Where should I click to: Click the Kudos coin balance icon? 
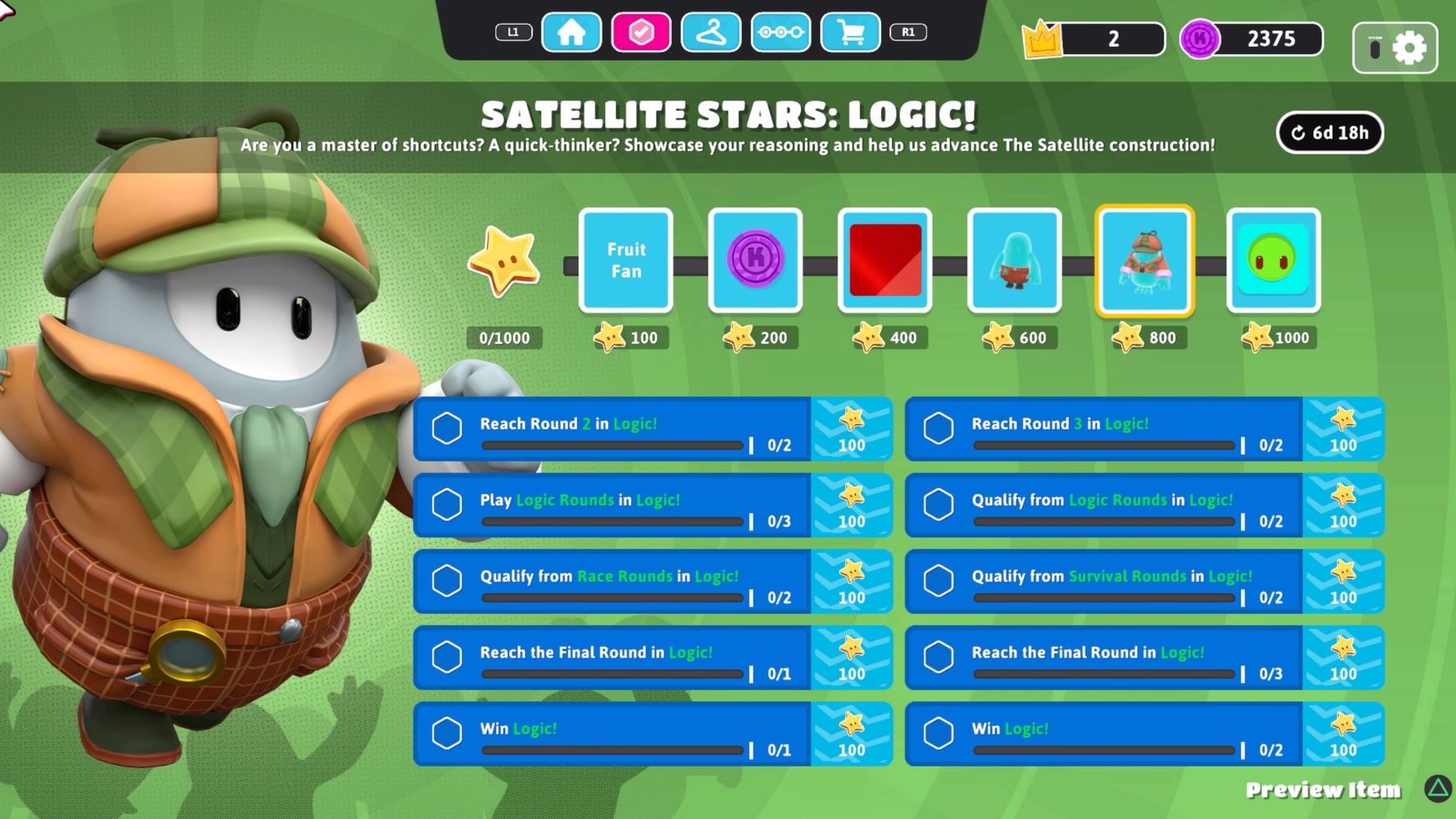click(1201, 38)
